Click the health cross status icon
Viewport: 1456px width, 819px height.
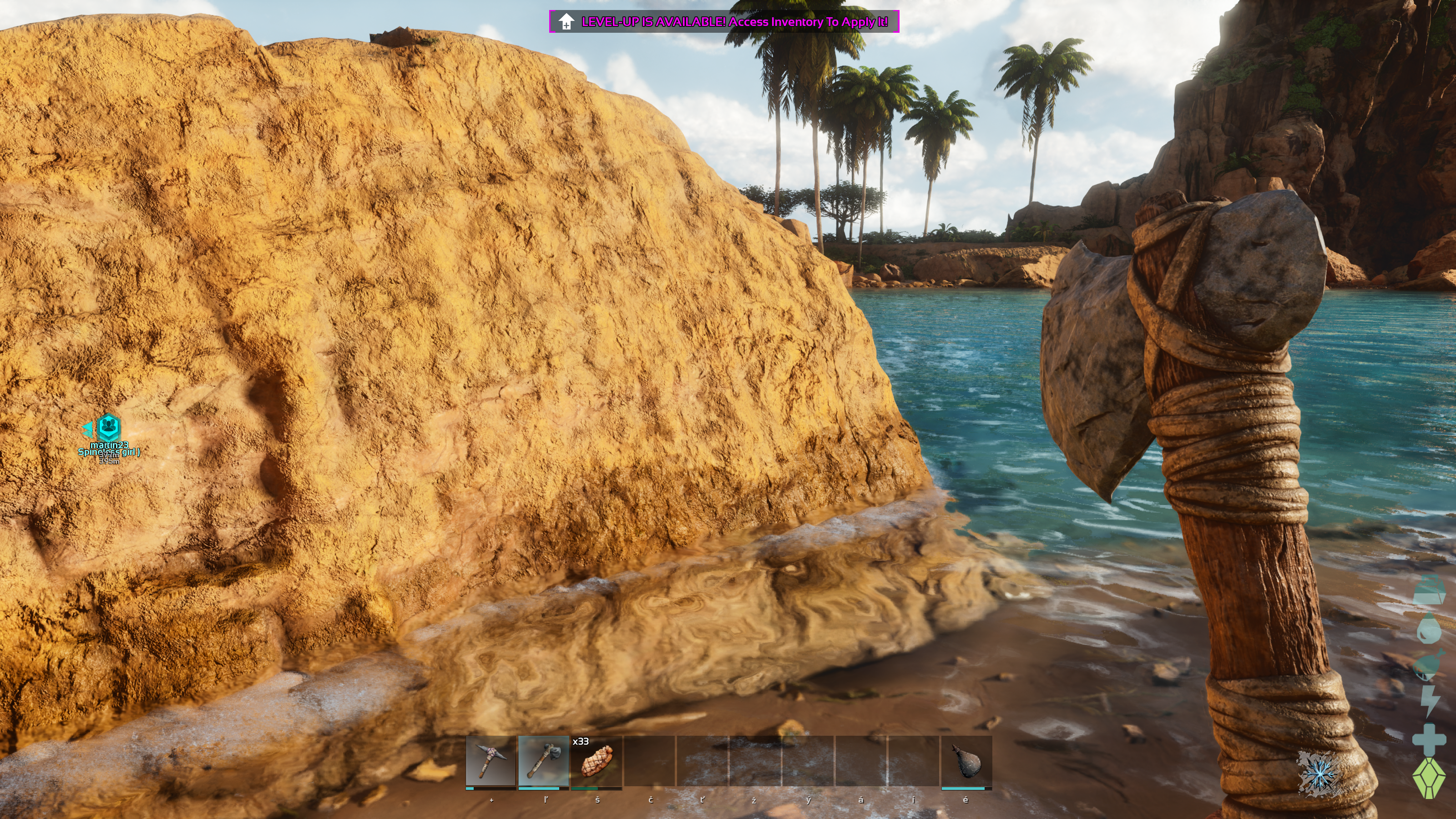(x=1430, y=739)
